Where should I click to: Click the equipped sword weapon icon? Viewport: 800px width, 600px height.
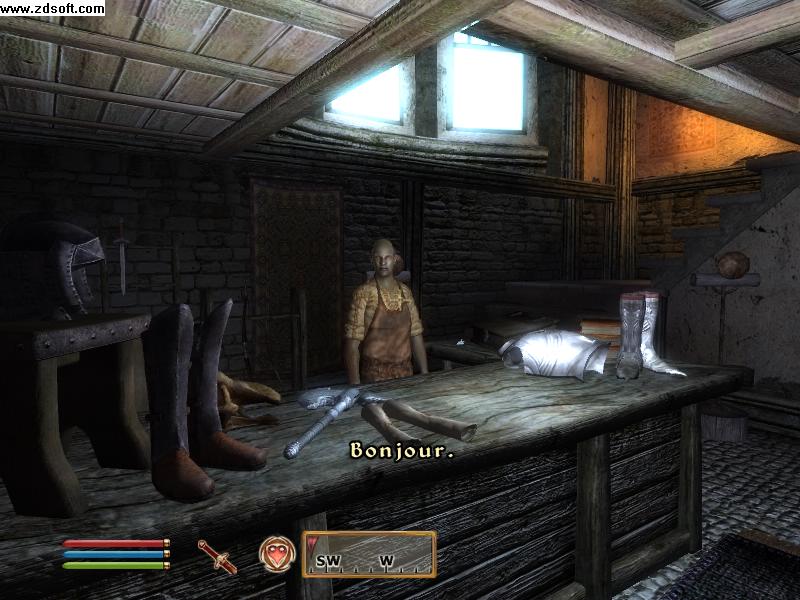pos(217,555)
